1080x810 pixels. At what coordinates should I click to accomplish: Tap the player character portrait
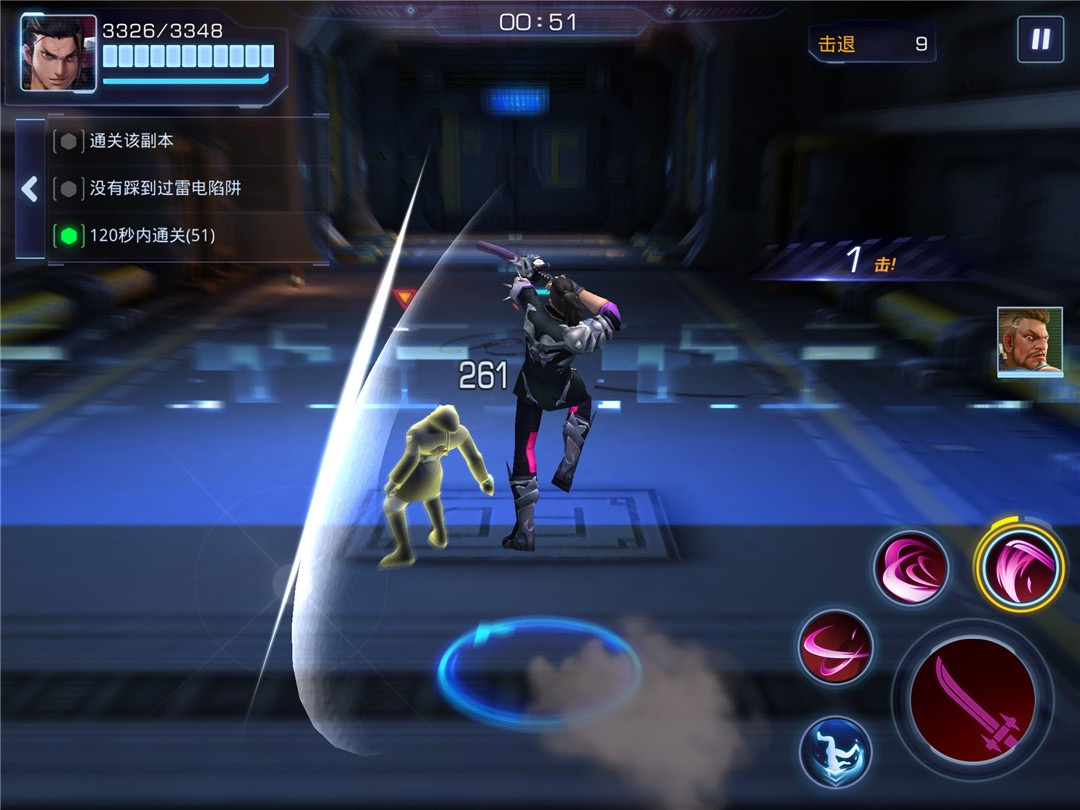coord(58,53)
